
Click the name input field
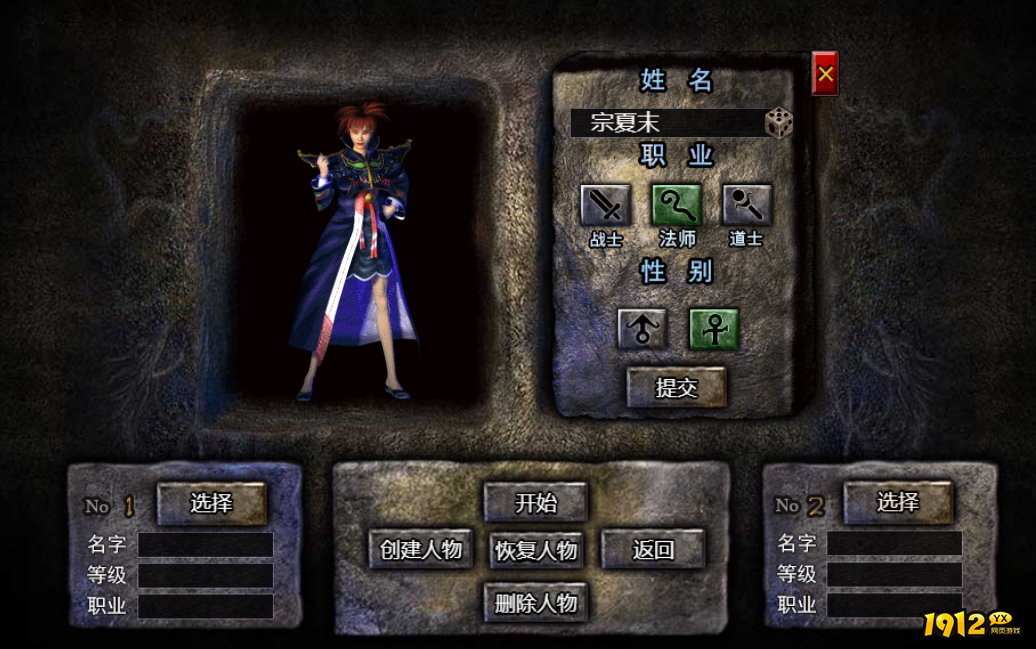[x=666, y=123]
